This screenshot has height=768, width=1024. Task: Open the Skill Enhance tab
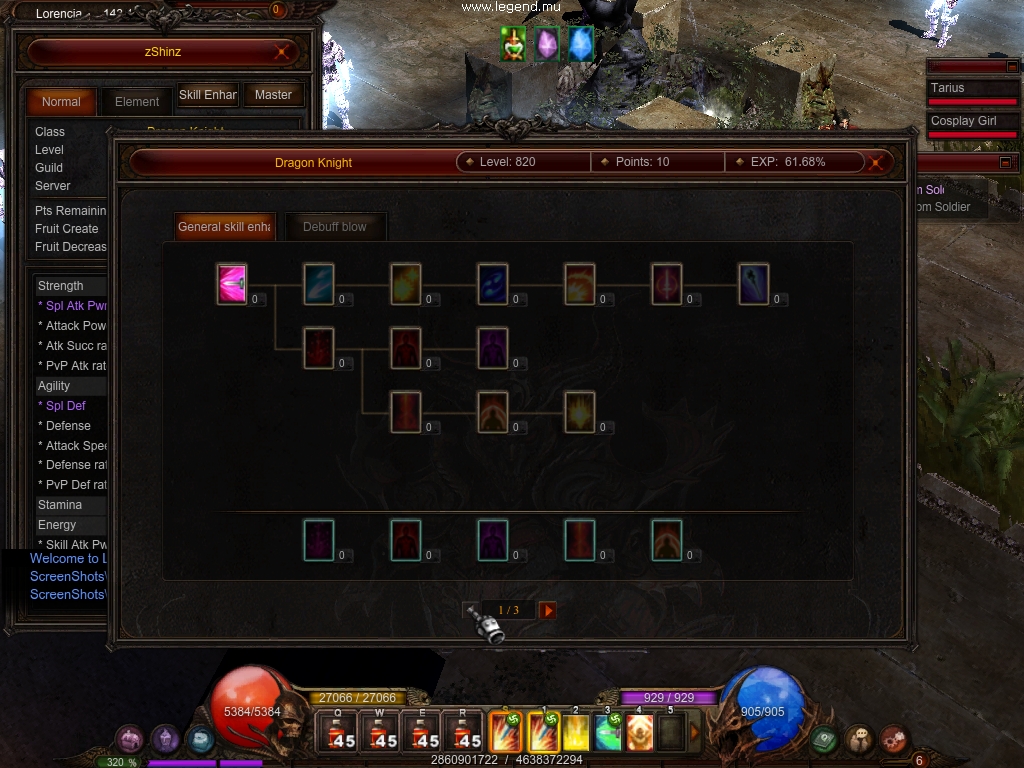pyautogui.click(x=207, y=96)
